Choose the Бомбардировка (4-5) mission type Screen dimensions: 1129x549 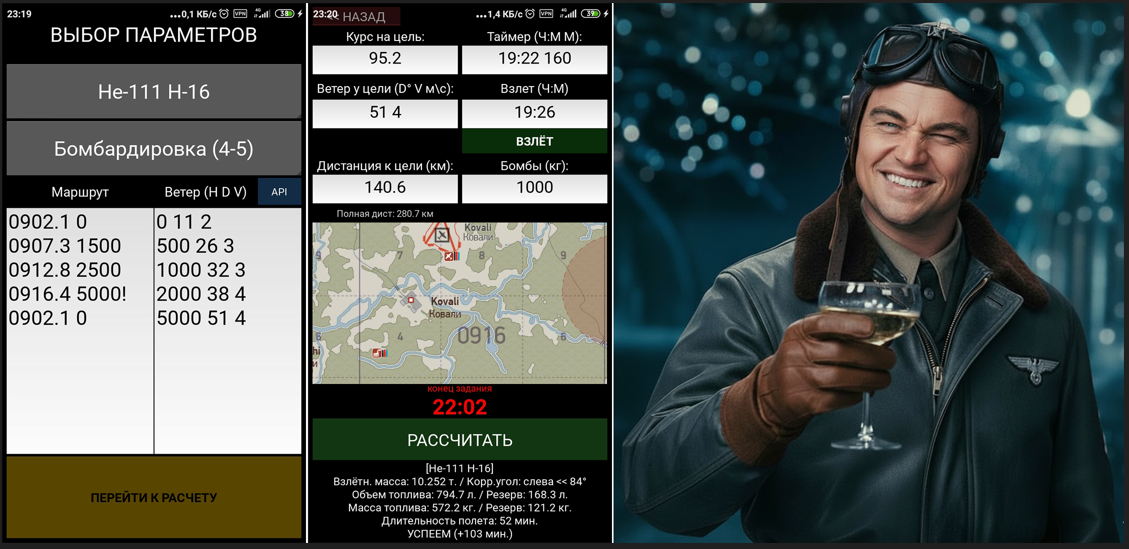154,149
